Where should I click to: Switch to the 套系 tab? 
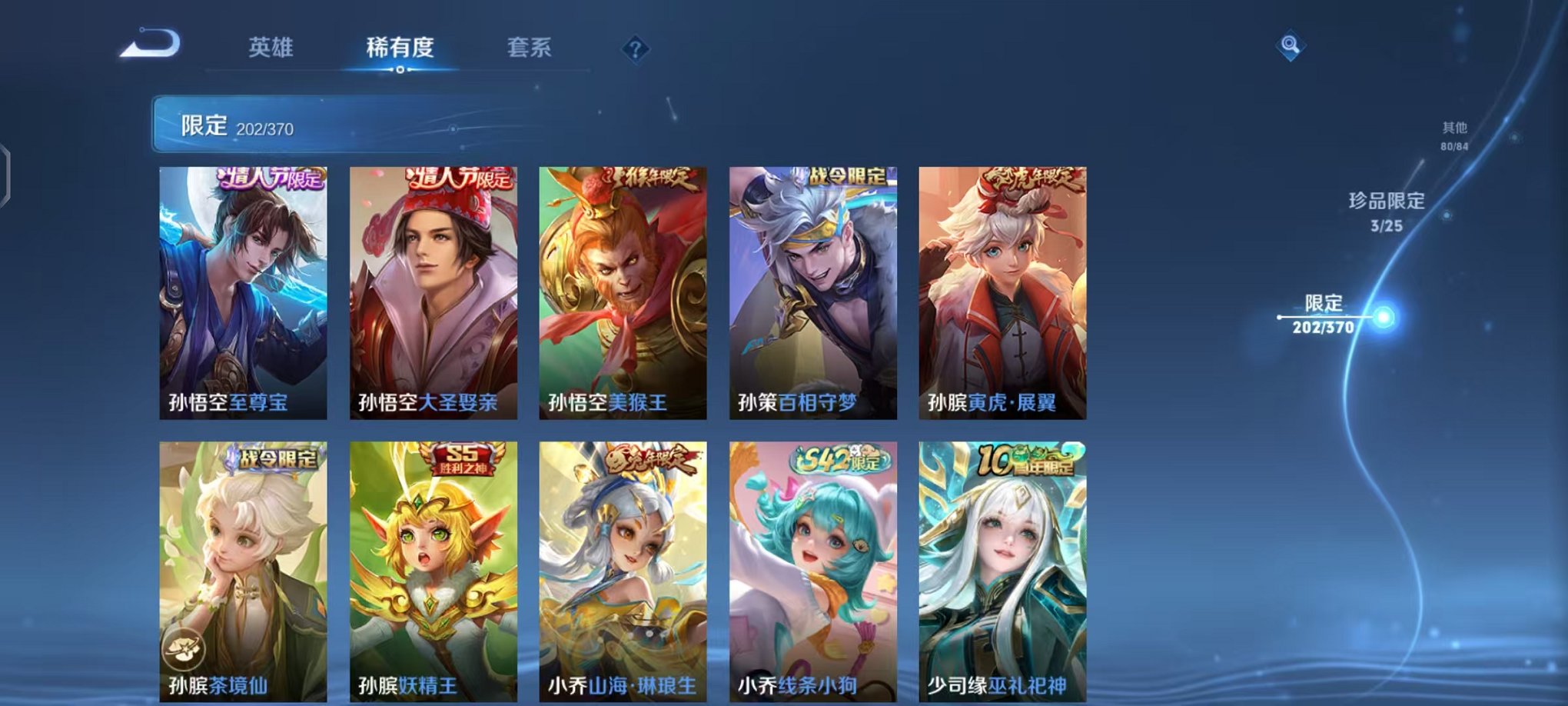click(x=529, y=48)
